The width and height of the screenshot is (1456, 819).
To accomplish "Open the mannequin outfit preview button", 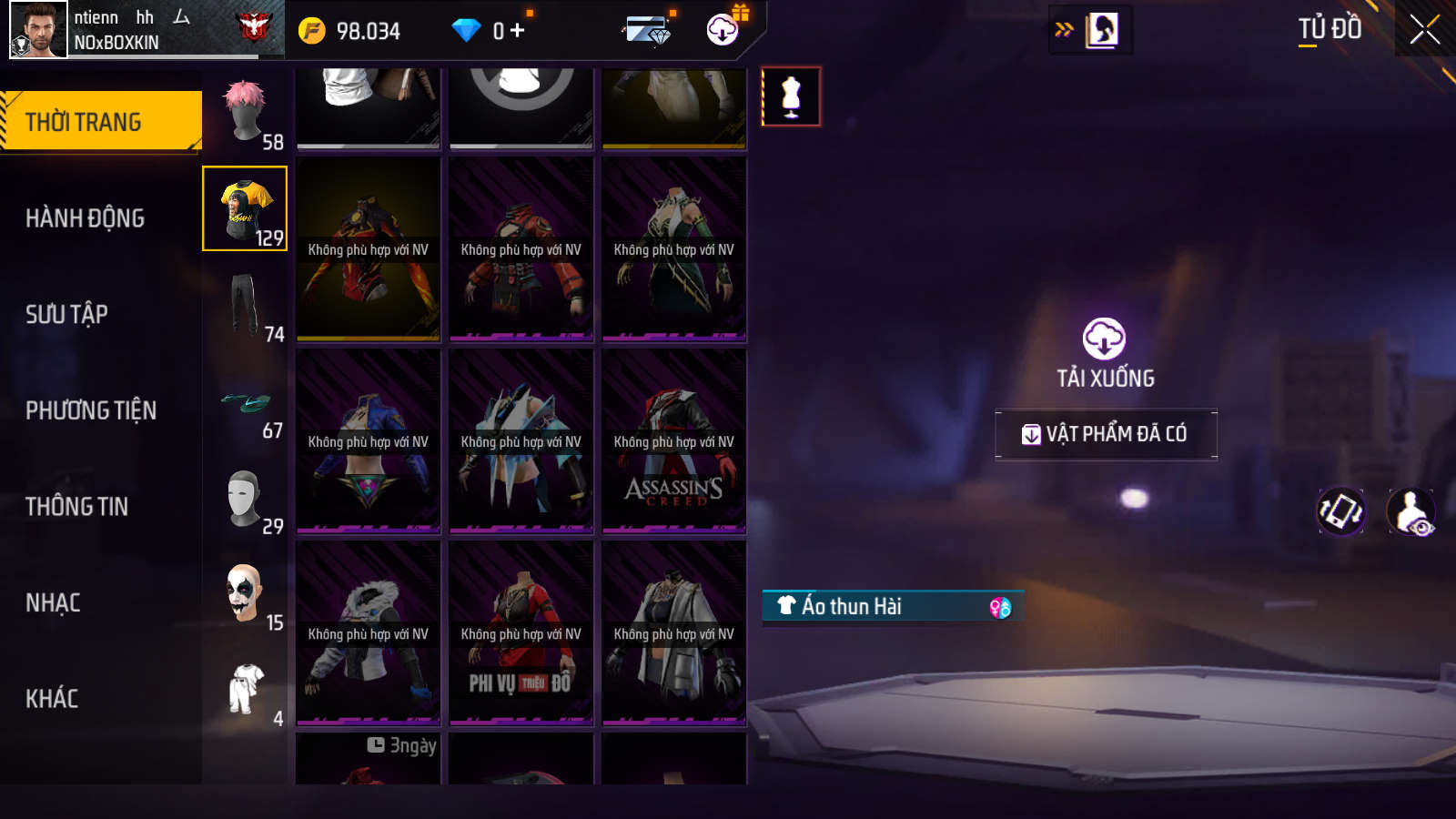I will tap(791, 96).
